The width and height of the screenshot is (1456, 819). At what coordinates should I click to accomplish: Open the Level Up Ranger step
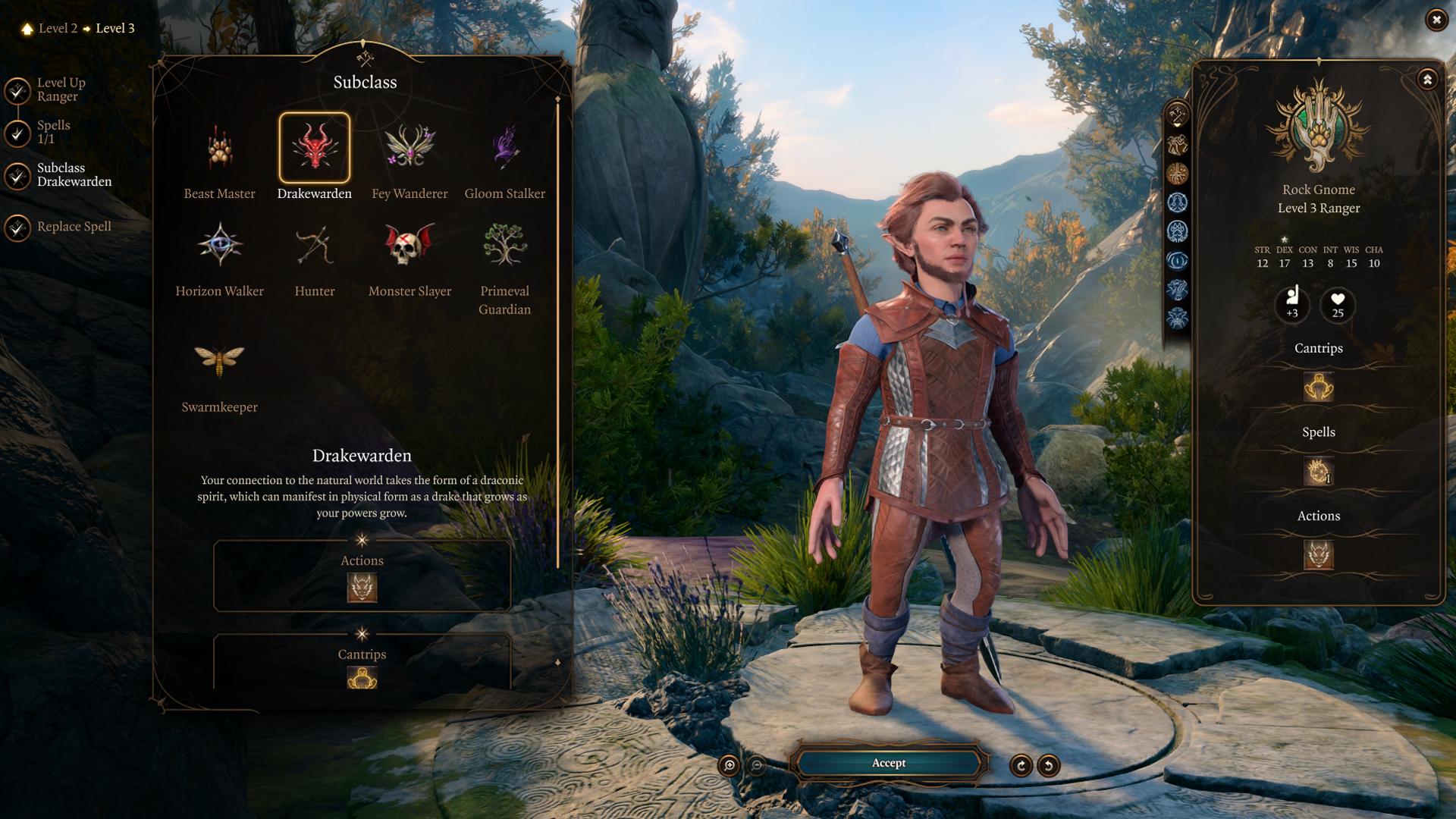coord(61,89)
